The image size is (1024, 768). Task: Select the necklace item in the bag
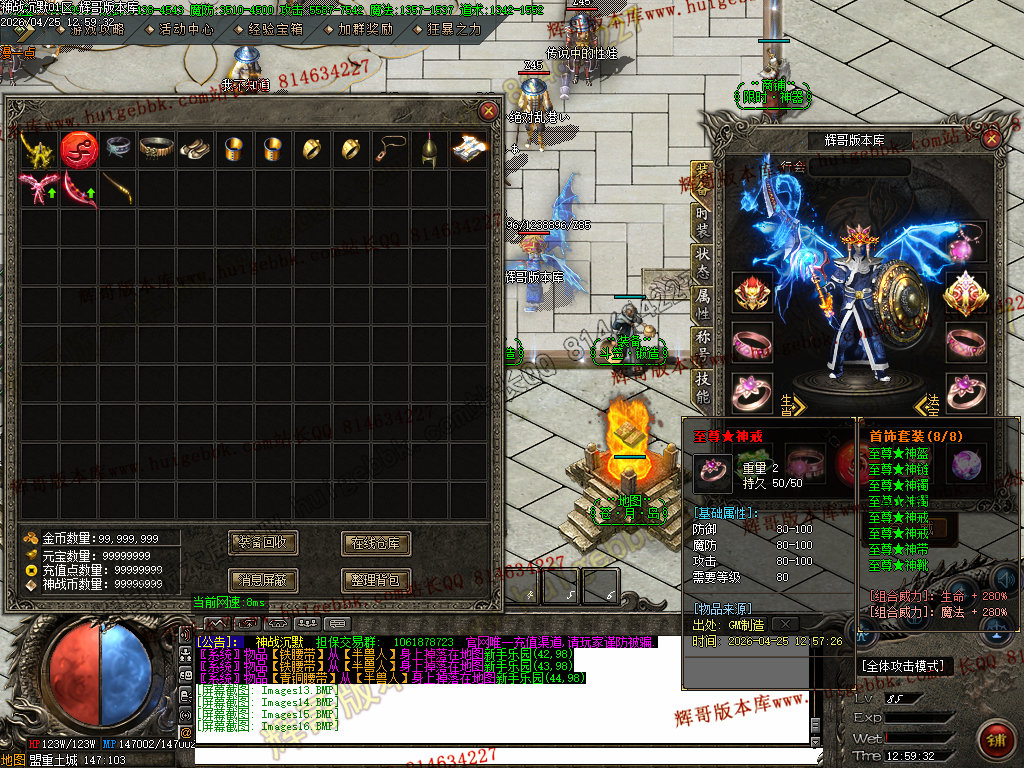(391, 149)
